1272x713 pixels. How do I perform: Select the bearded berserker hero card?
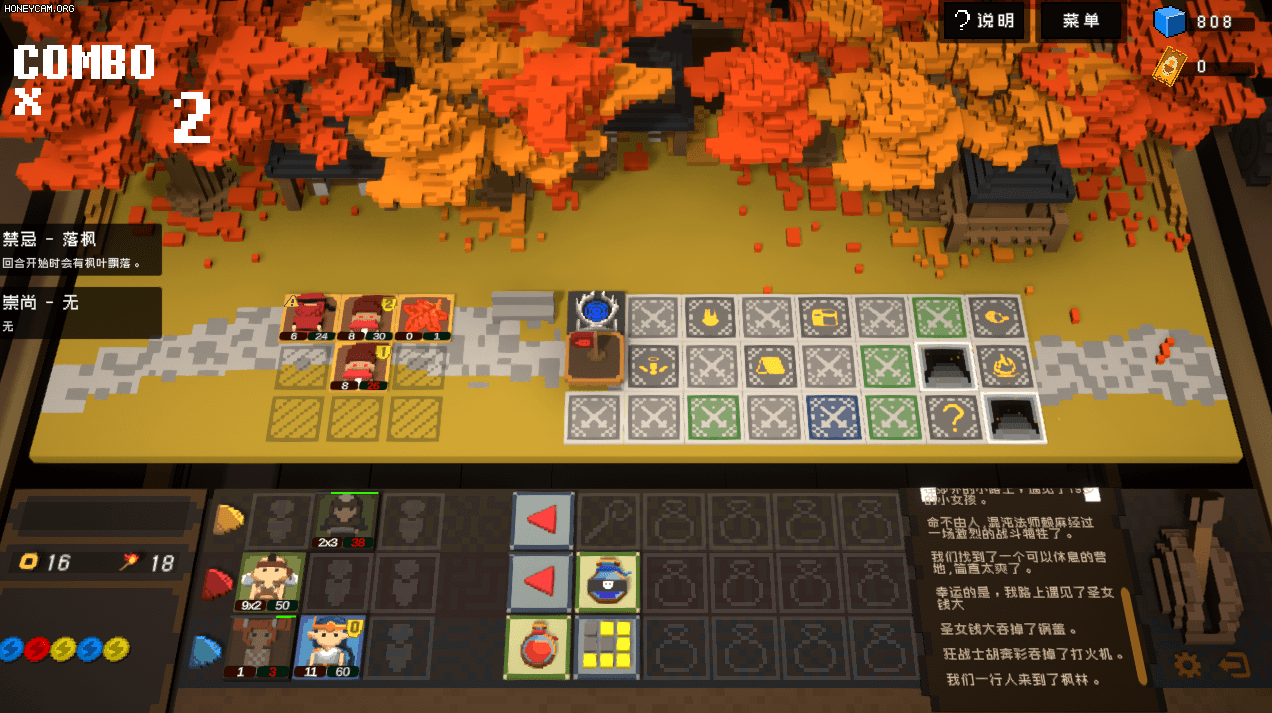coord(272,582)
